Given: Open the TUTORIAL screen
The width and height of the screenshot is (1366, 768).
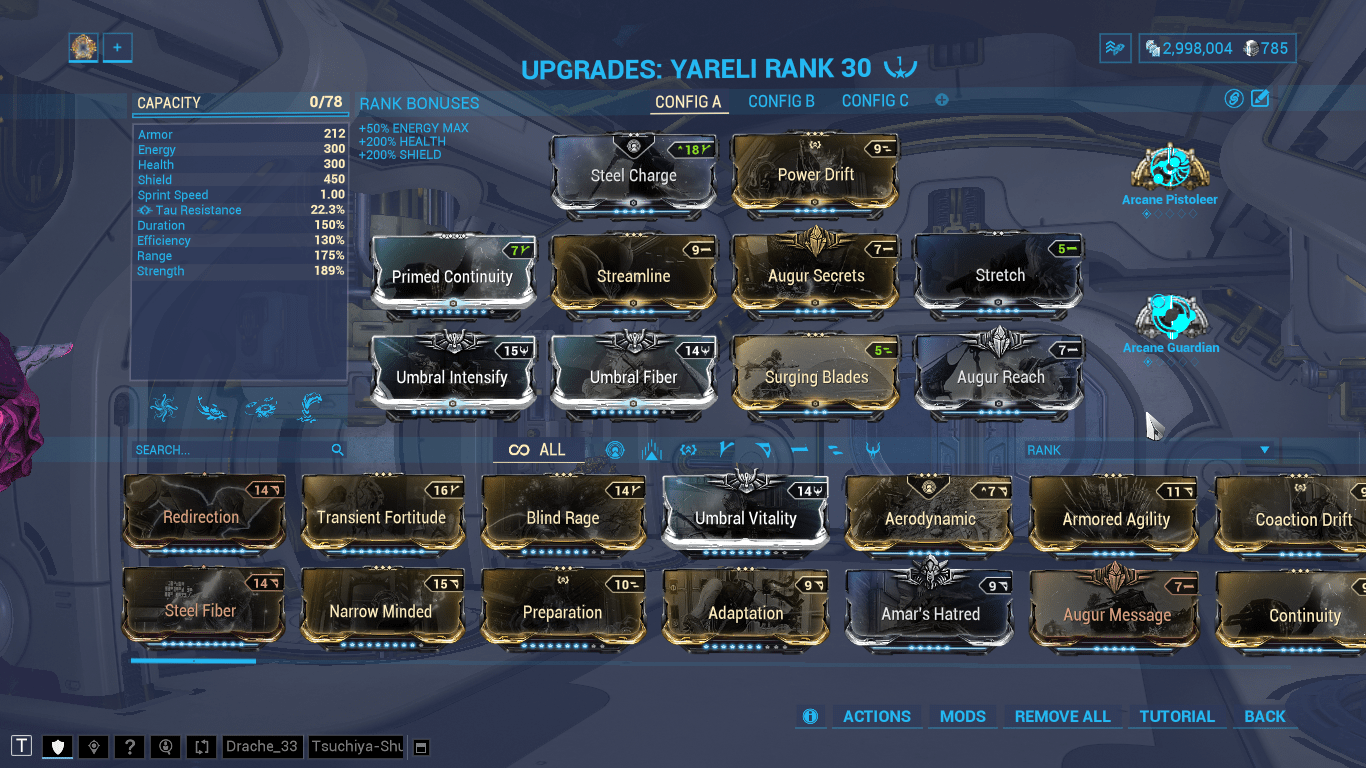Looking at the screenshot, I should (1177, 716).
